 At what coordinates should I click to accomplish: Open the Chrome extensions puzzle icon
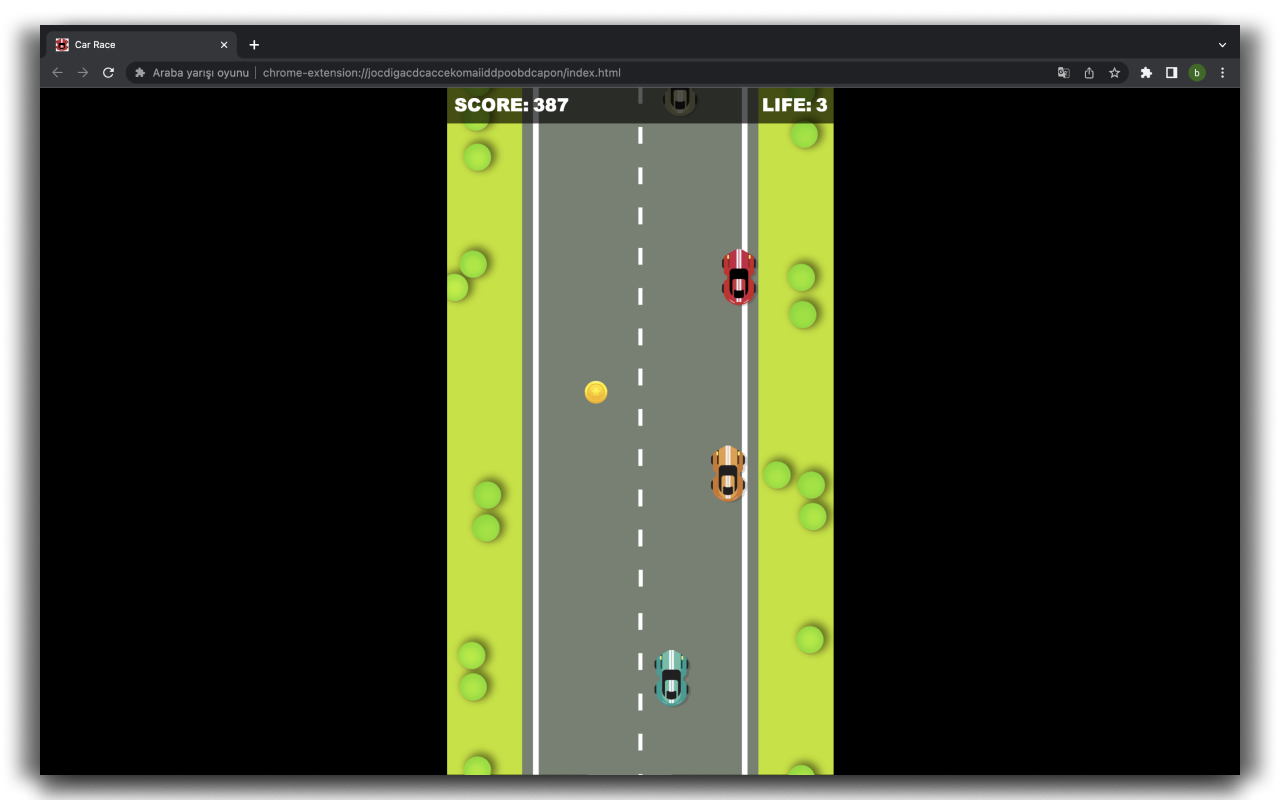1146,72
